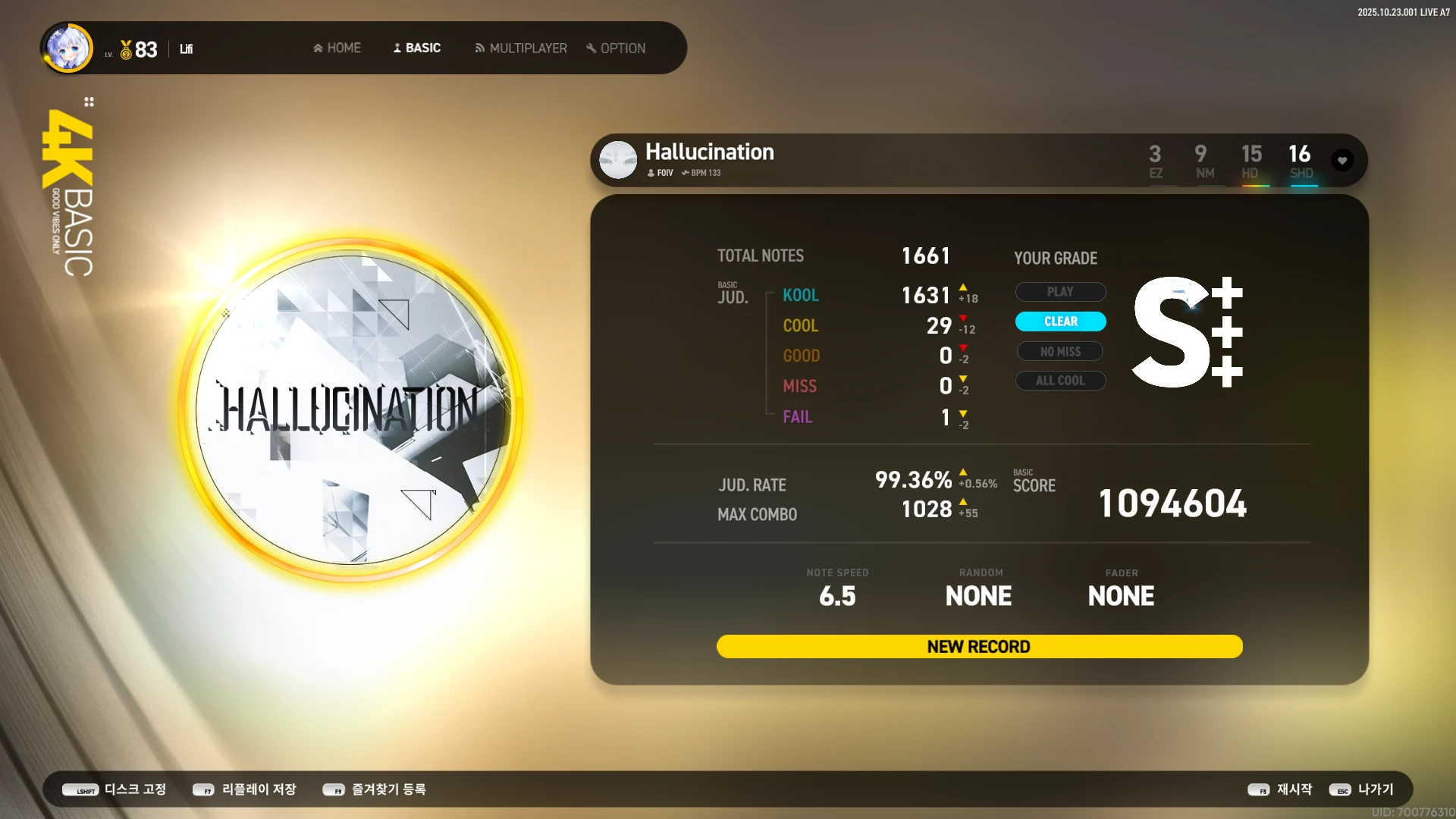Add song to favorites (즐겨찾기 등록)

[375, 789]
